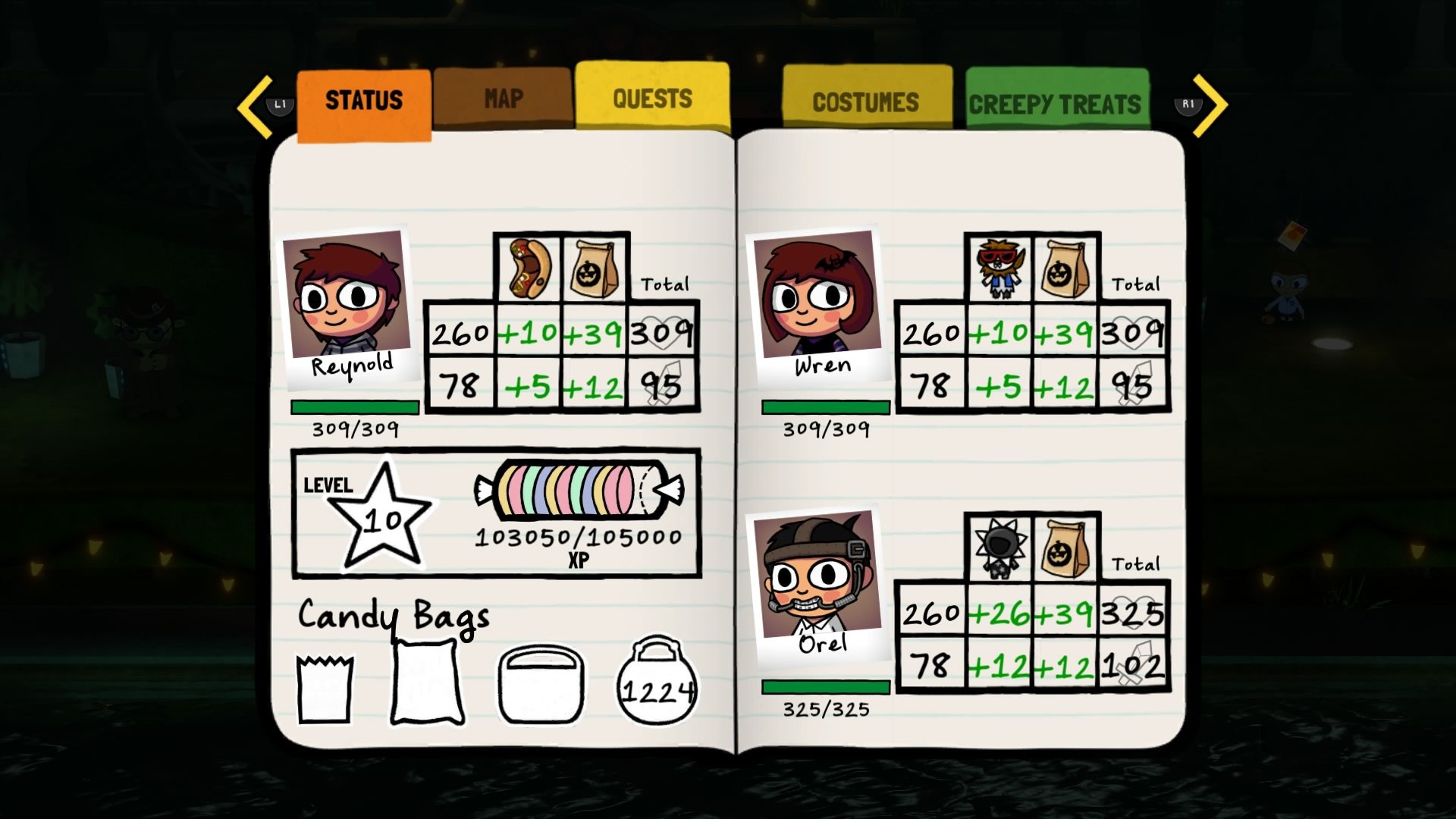The width and height of the screenshot is (1456, 819).
Task: Select Wren's wolf costume icon
Action: 997,266
